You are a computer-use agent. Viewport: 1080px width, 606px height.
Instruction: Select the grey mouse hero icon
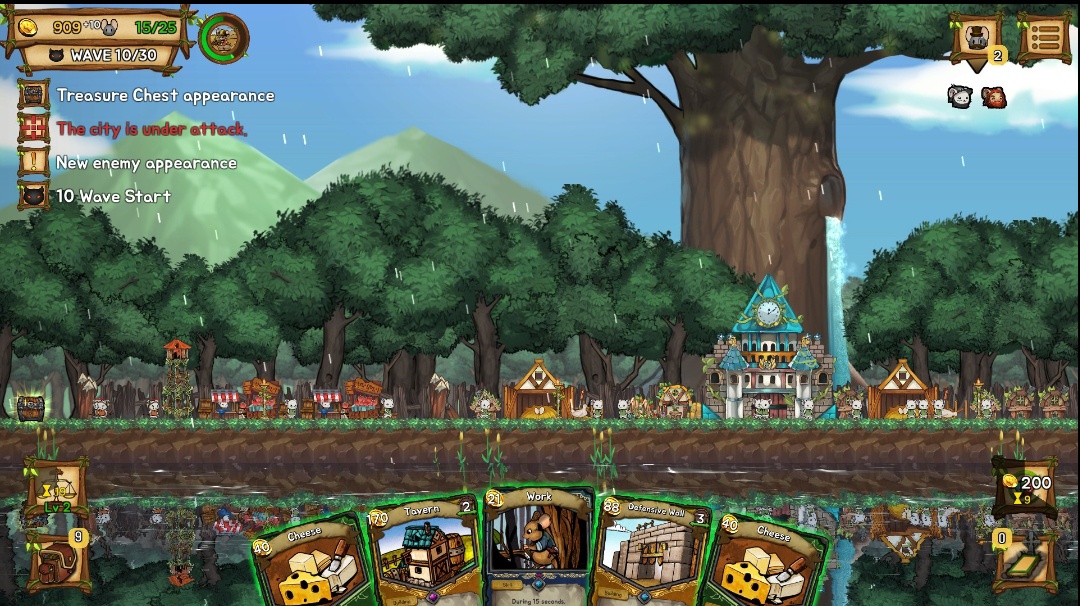[x=960, y=96]
